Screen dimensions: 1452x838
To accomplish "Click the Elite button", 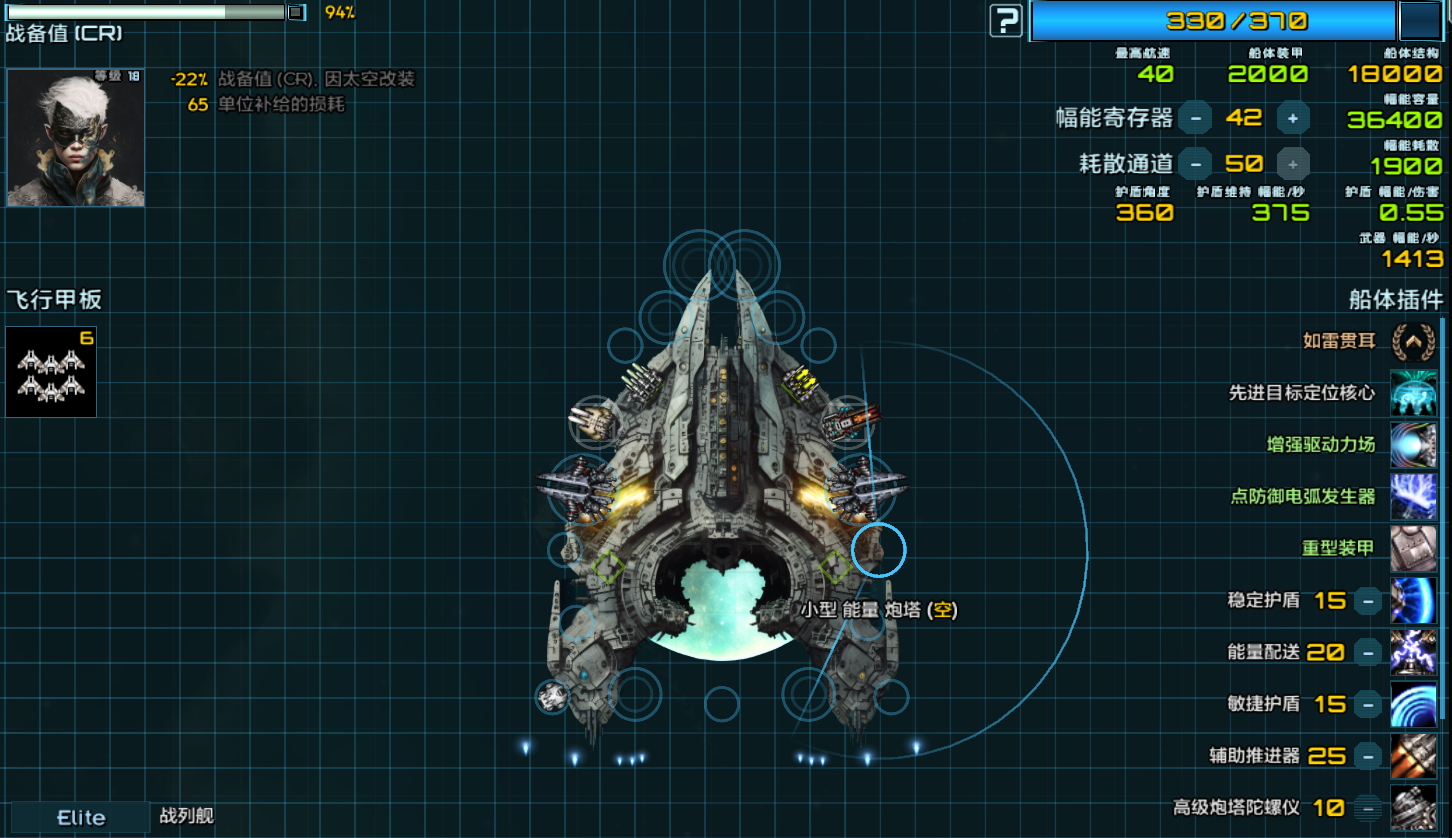I will click(81, 818).
